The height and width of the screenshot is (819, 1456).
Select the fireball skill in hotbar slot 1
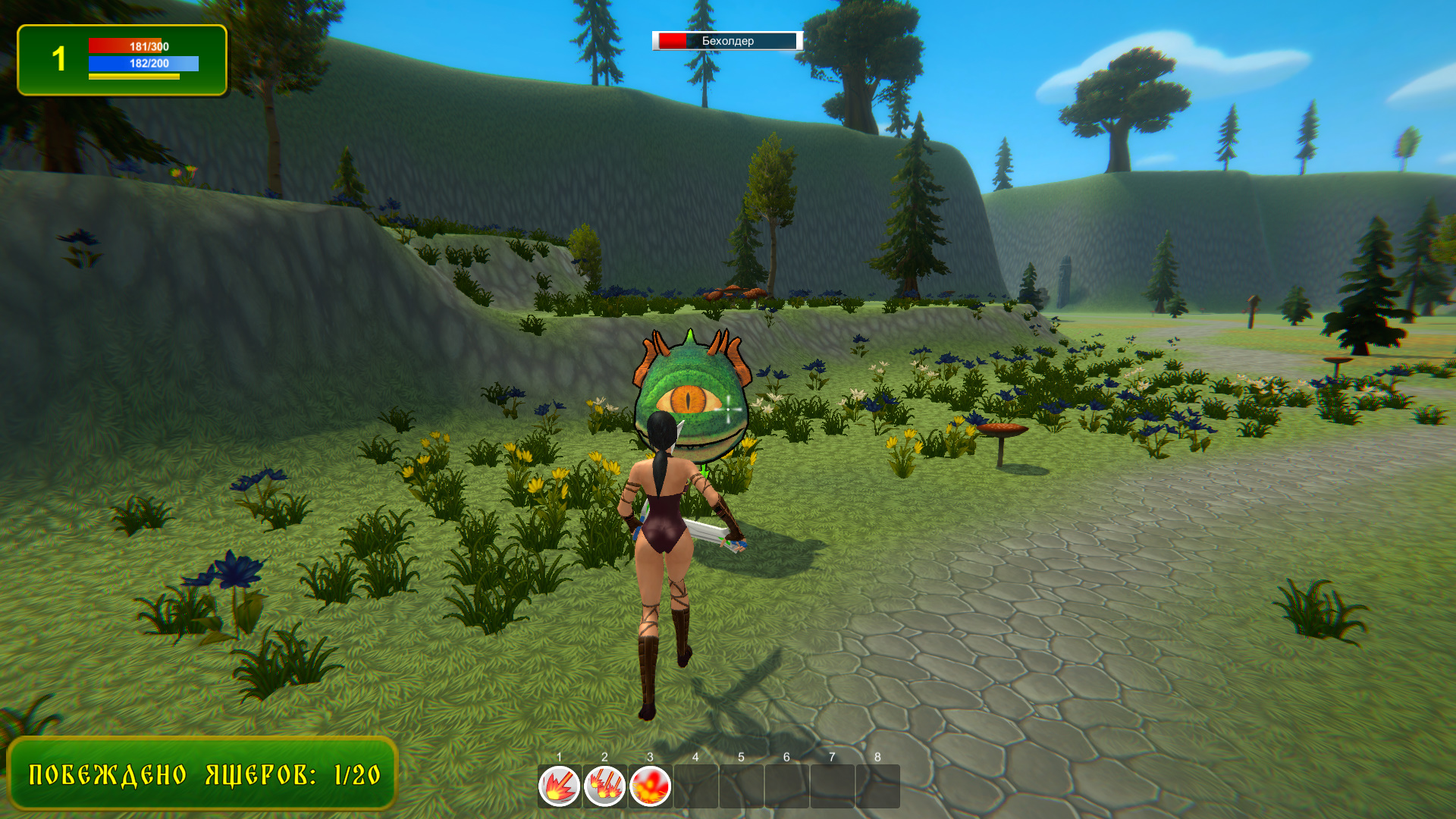pyautogui.click(x=558, y=787)
